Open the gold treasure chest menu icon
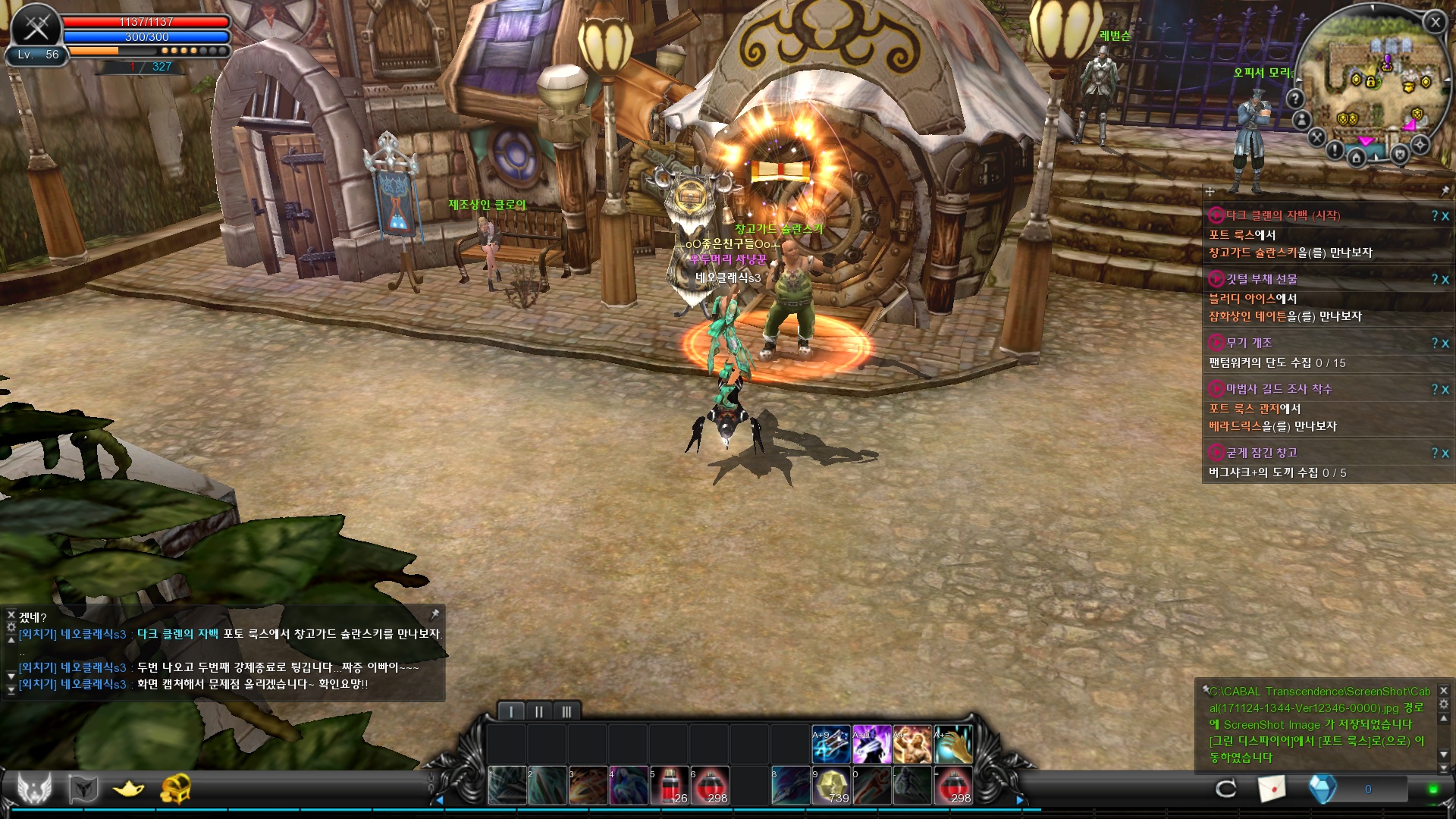The image size is (1456, 819). 175,789
